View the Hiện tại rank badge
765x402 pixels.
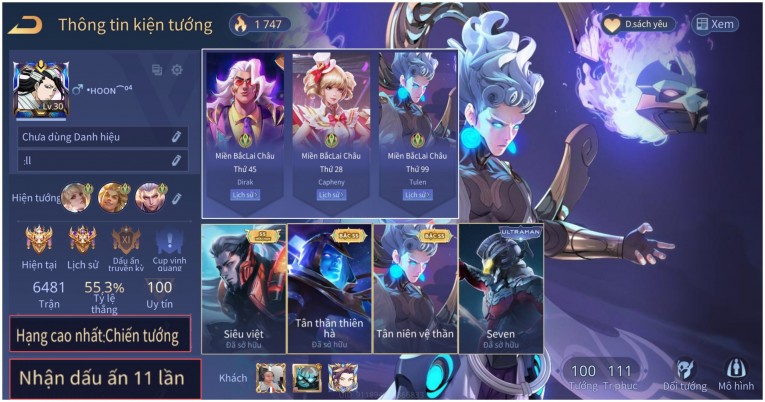[x=39, y=245]
